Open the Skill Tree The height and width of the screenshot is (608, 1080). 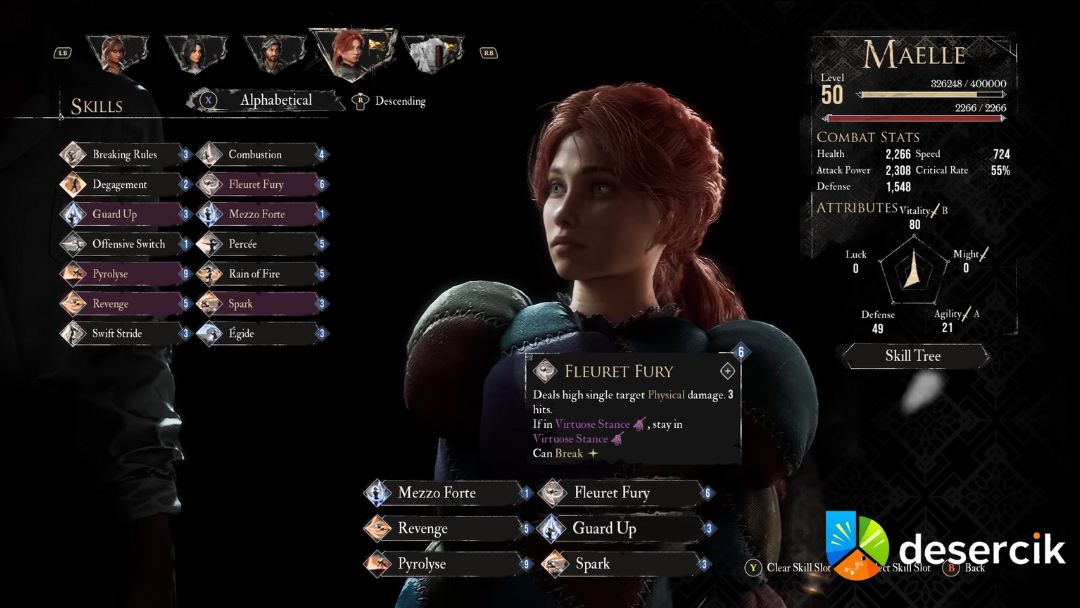(913, 356)
